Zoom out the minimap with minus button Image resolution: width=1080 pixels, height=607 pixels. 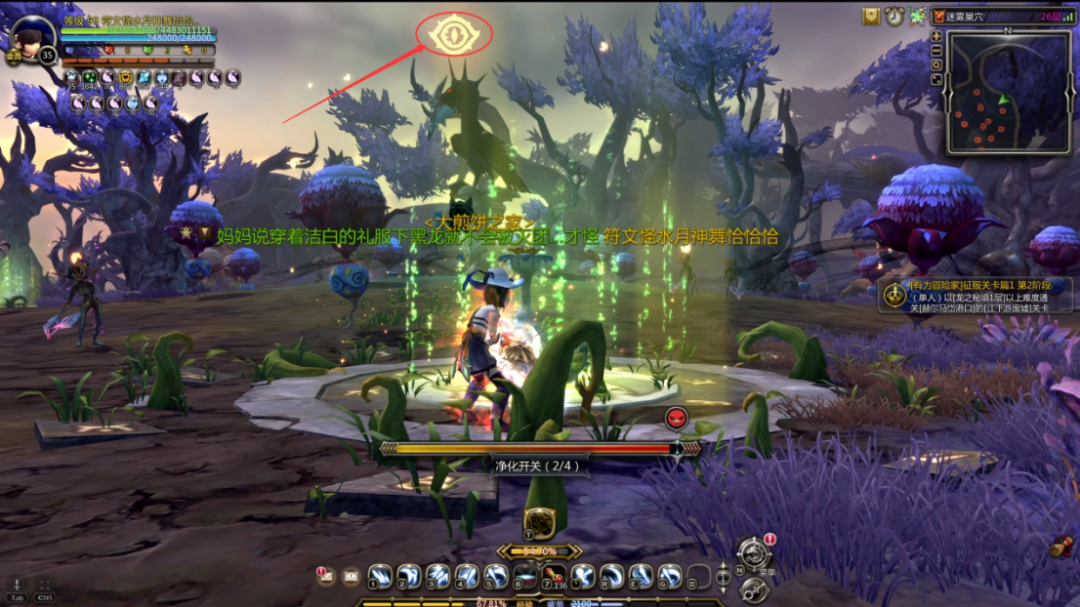936,50
